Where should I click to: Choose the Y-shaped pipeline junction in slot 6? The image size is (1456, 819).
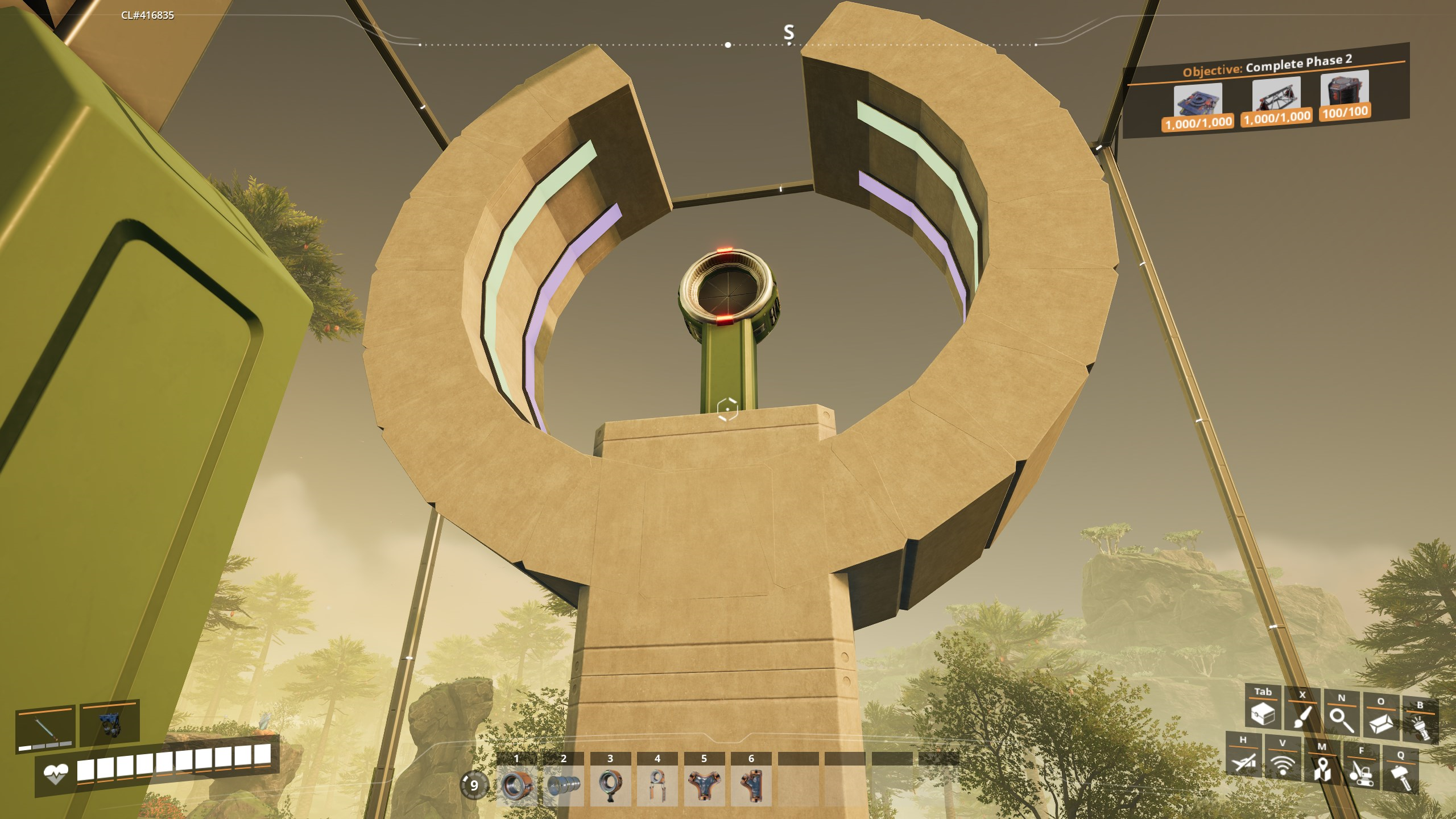pos(751,785)
